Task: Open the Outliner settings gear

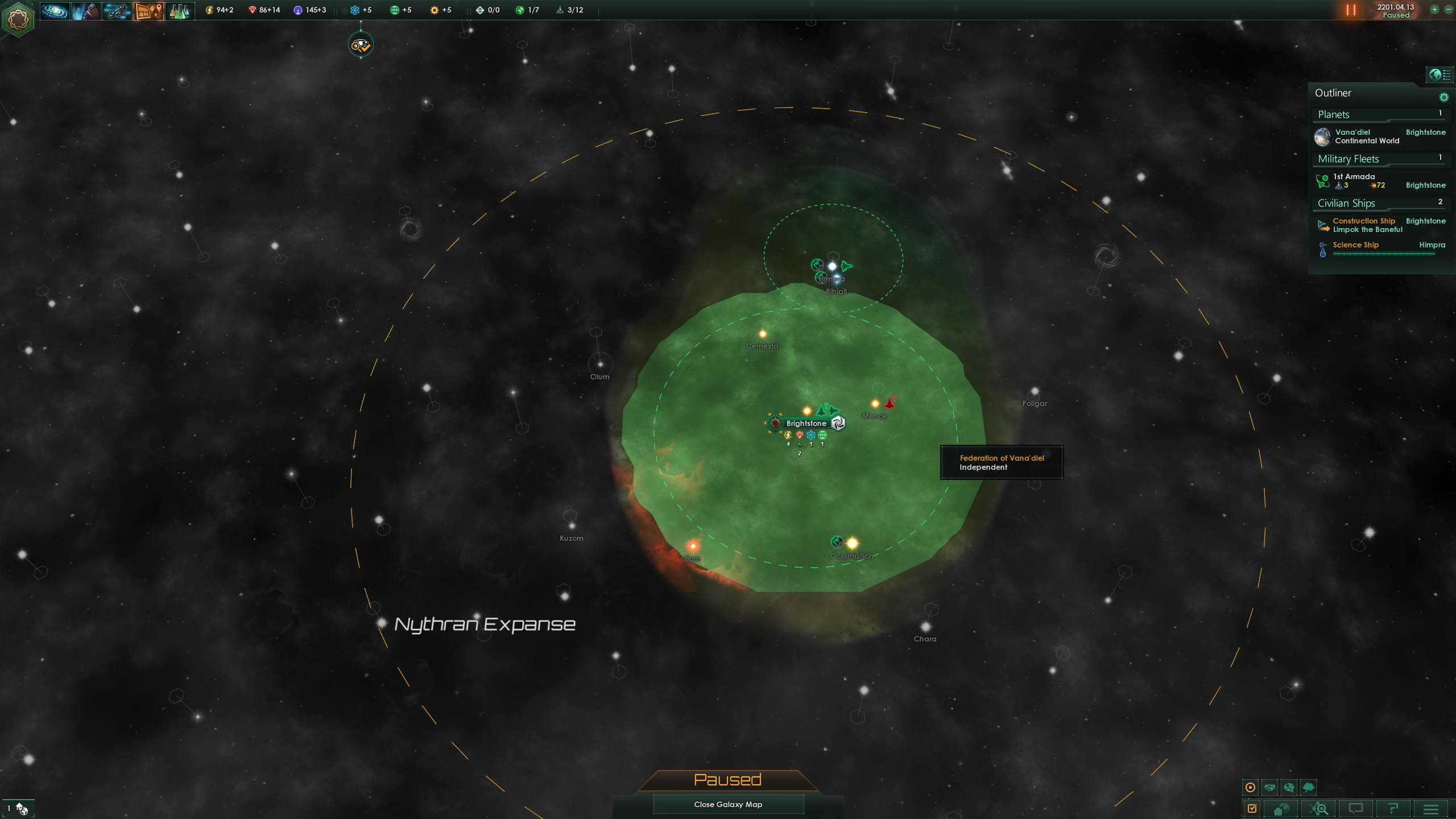Action: point(1443,97)
